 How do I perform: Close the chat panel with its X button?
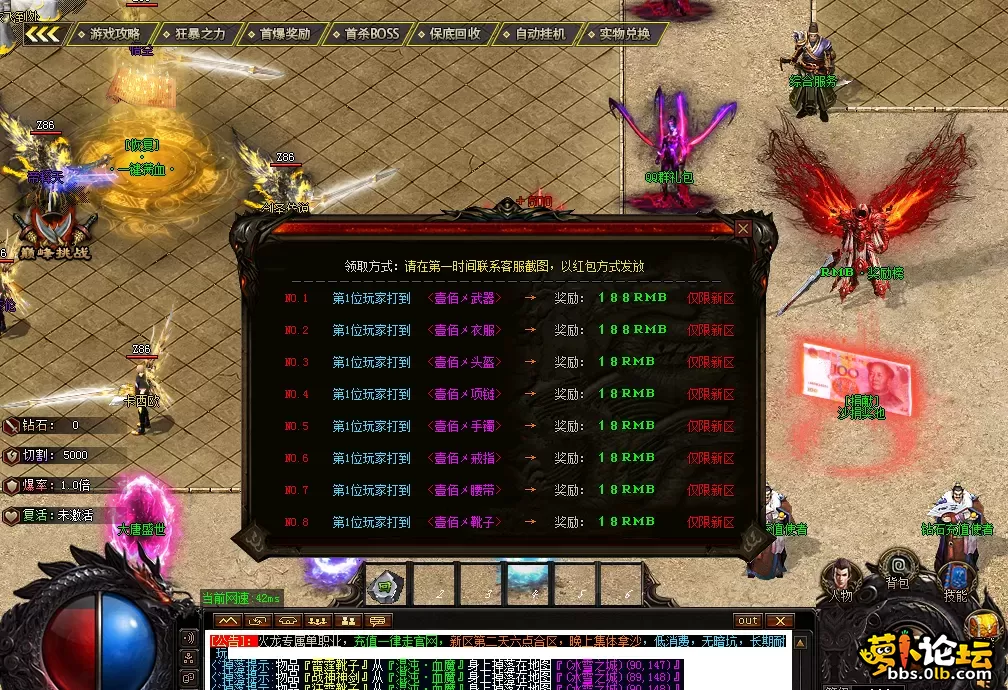tap(778, 621)
